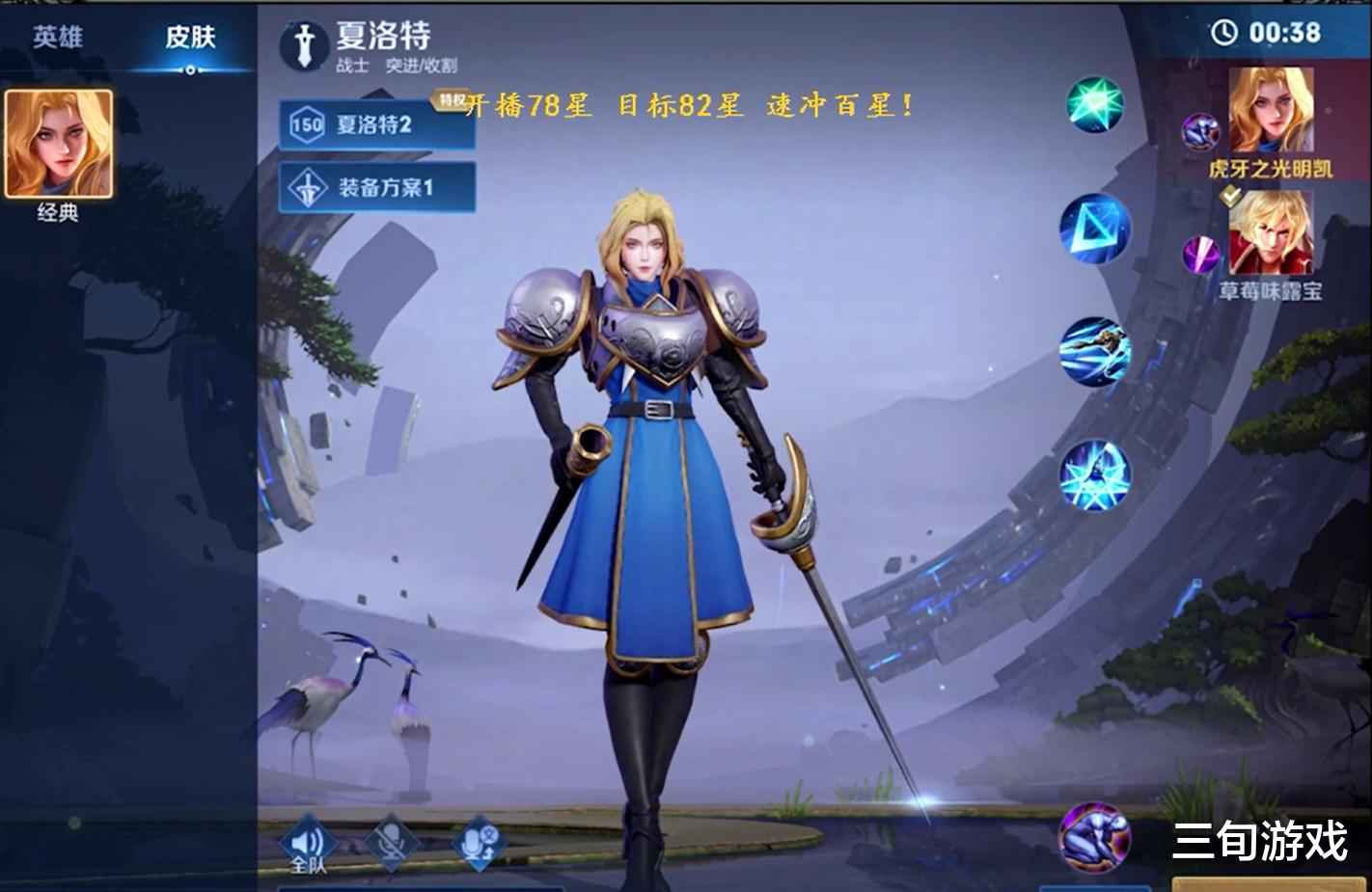This screenshot has width=1372, height=892.
Task: Click the small hero icon beside 虎牙之光明凯
Action: [1199, 131]
